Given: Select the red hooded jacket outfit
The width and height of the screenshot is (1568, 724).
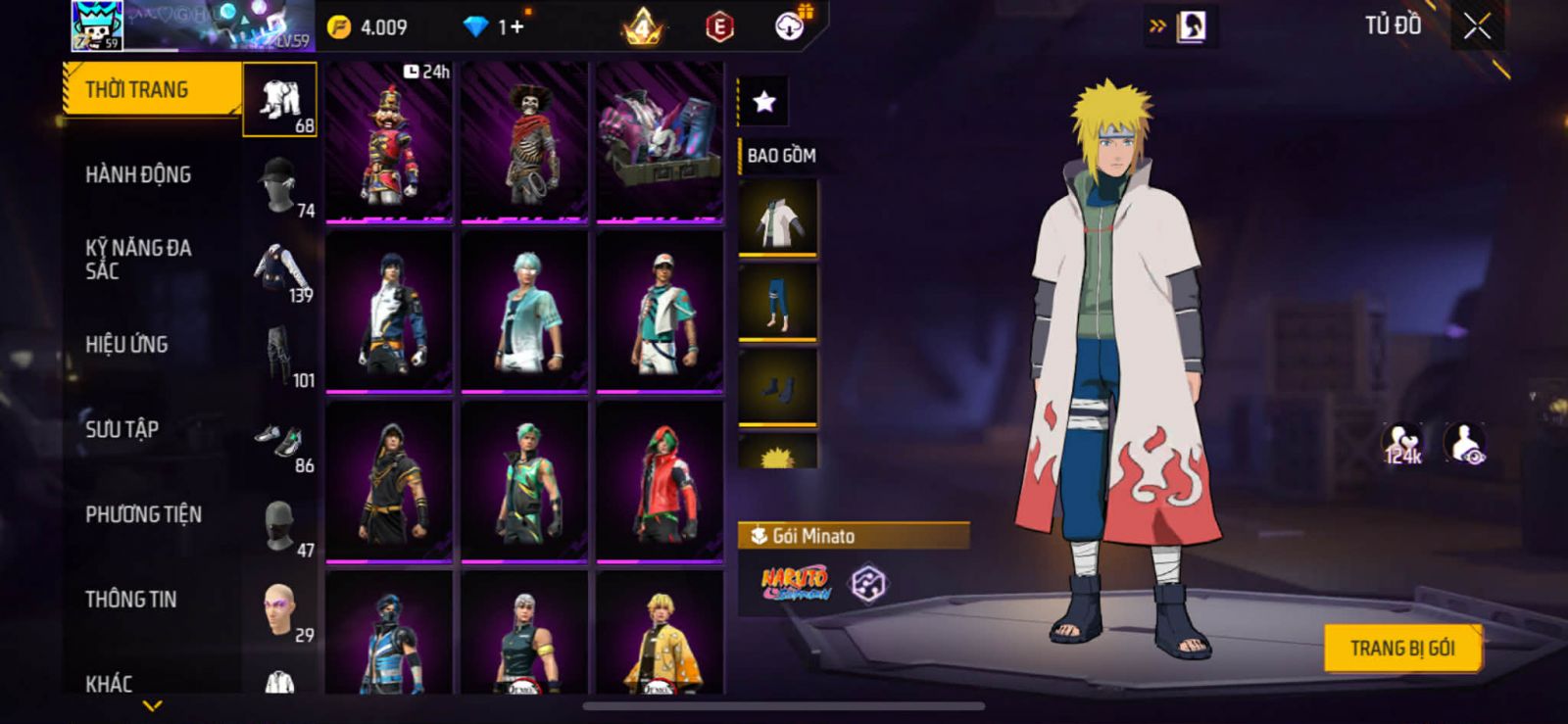Looking at the screenshot, I should pos(660,482).
